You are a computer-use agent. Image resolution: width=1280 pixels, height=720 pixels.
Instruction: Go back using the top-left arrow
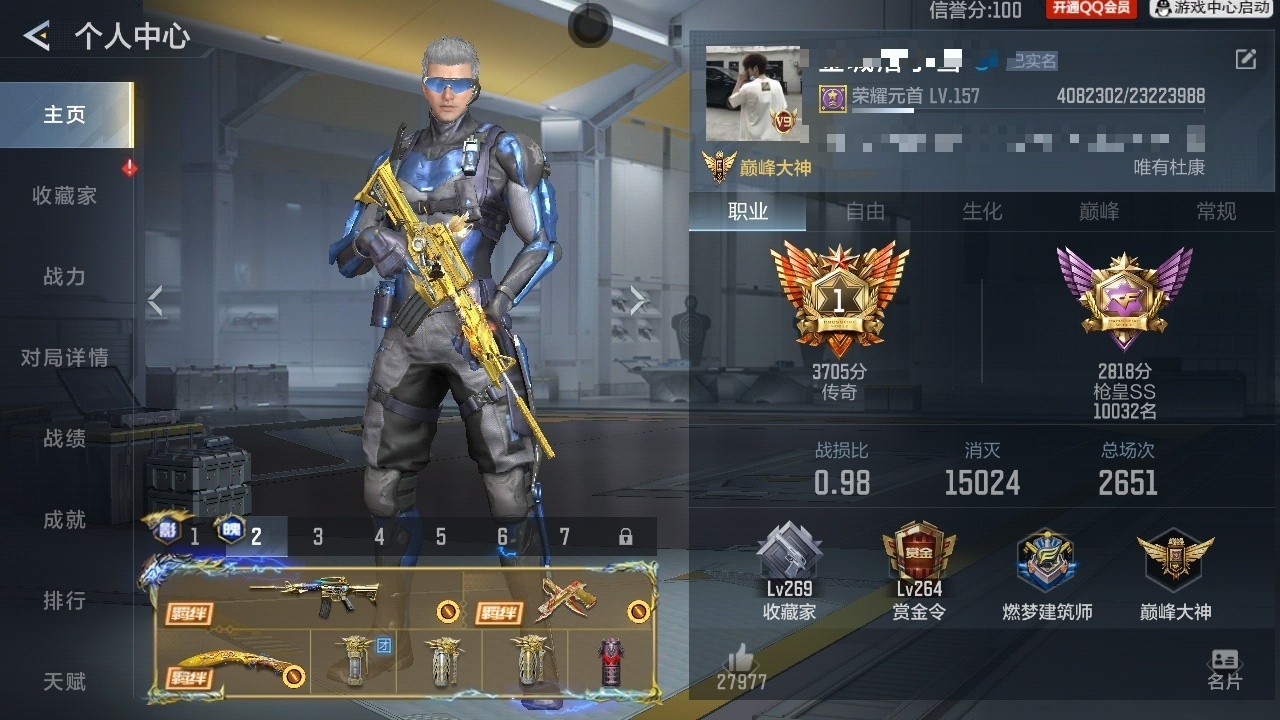click(37, 37)
